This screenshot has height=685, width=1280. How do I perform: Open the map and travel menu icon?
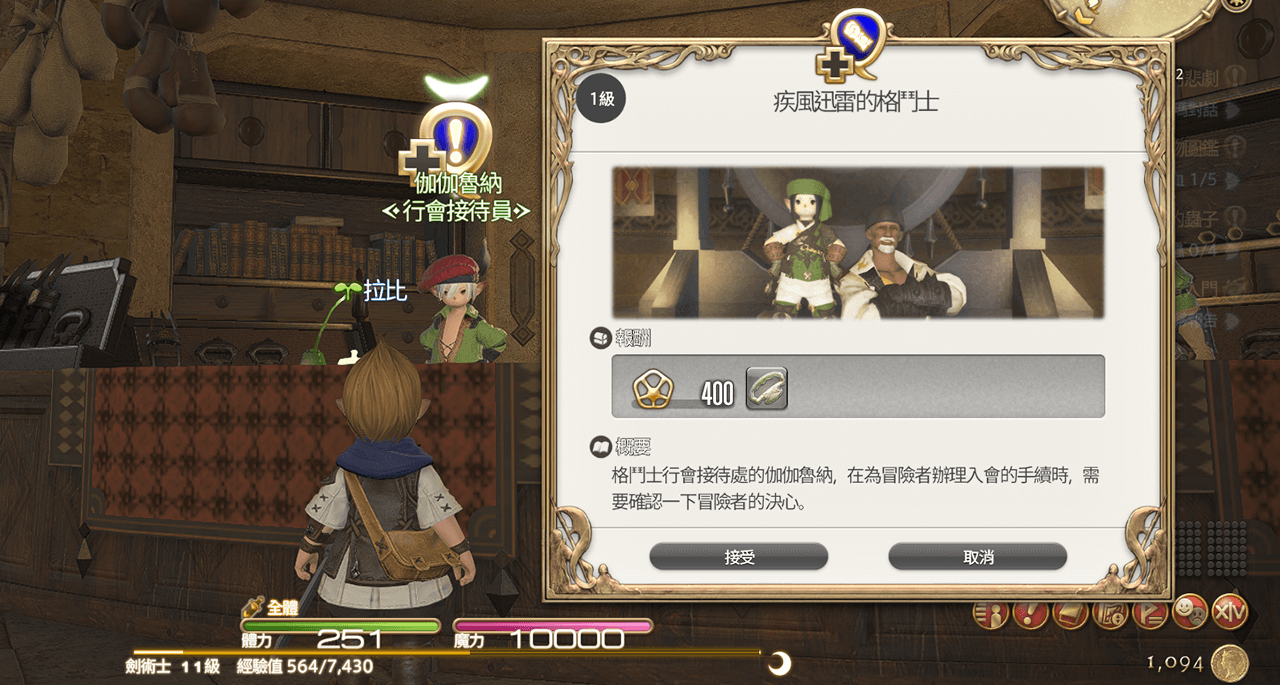click(x=1110, y=612)
